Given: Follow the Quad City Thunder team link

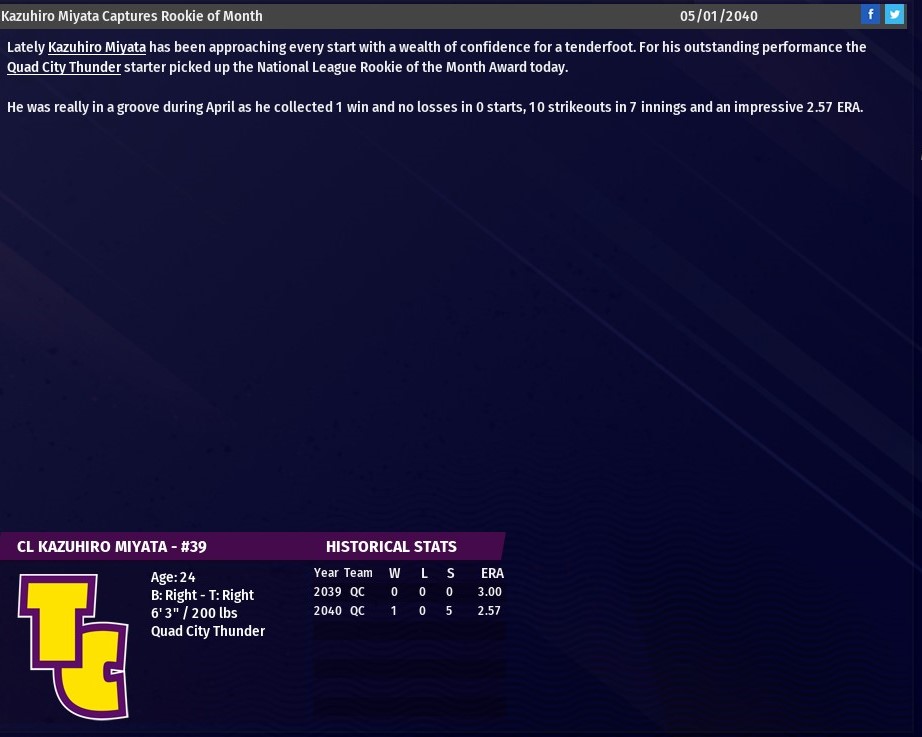Looking at the screenshot, I should pos(64,67).
